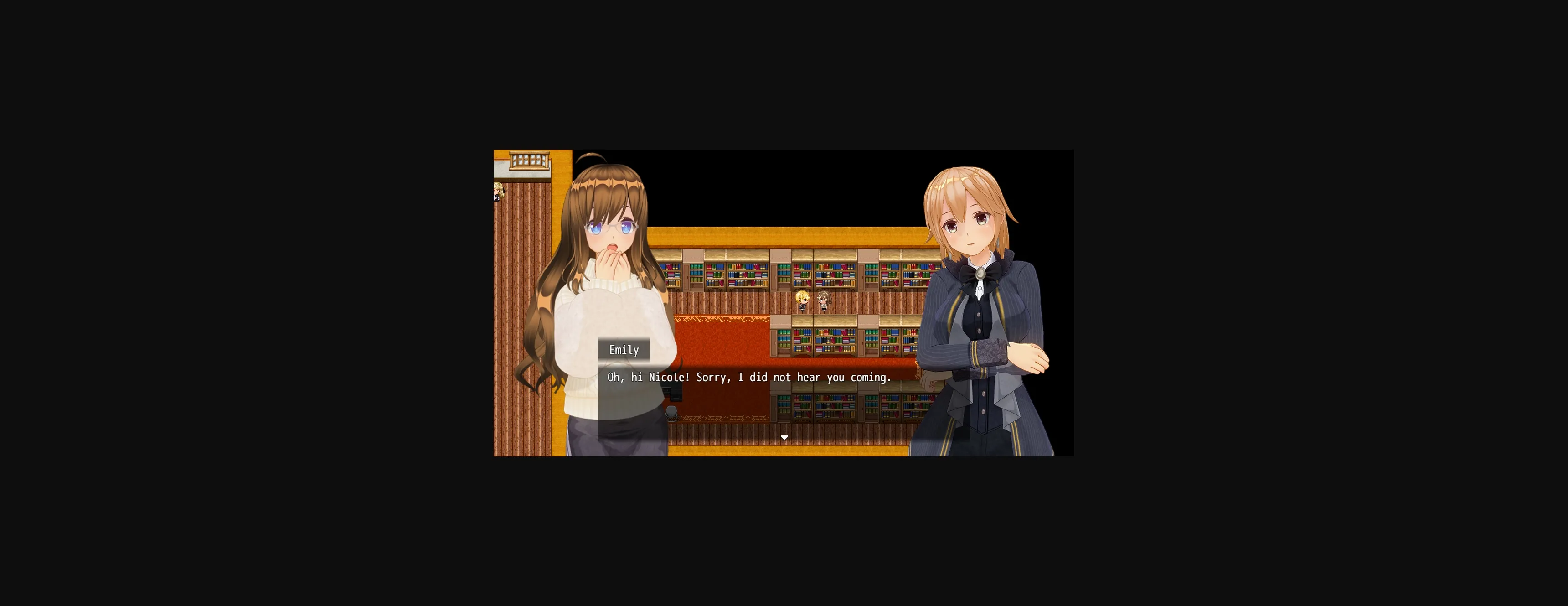
Task: Click the trash bin beside the desk
Action: [x=671, y=413]
